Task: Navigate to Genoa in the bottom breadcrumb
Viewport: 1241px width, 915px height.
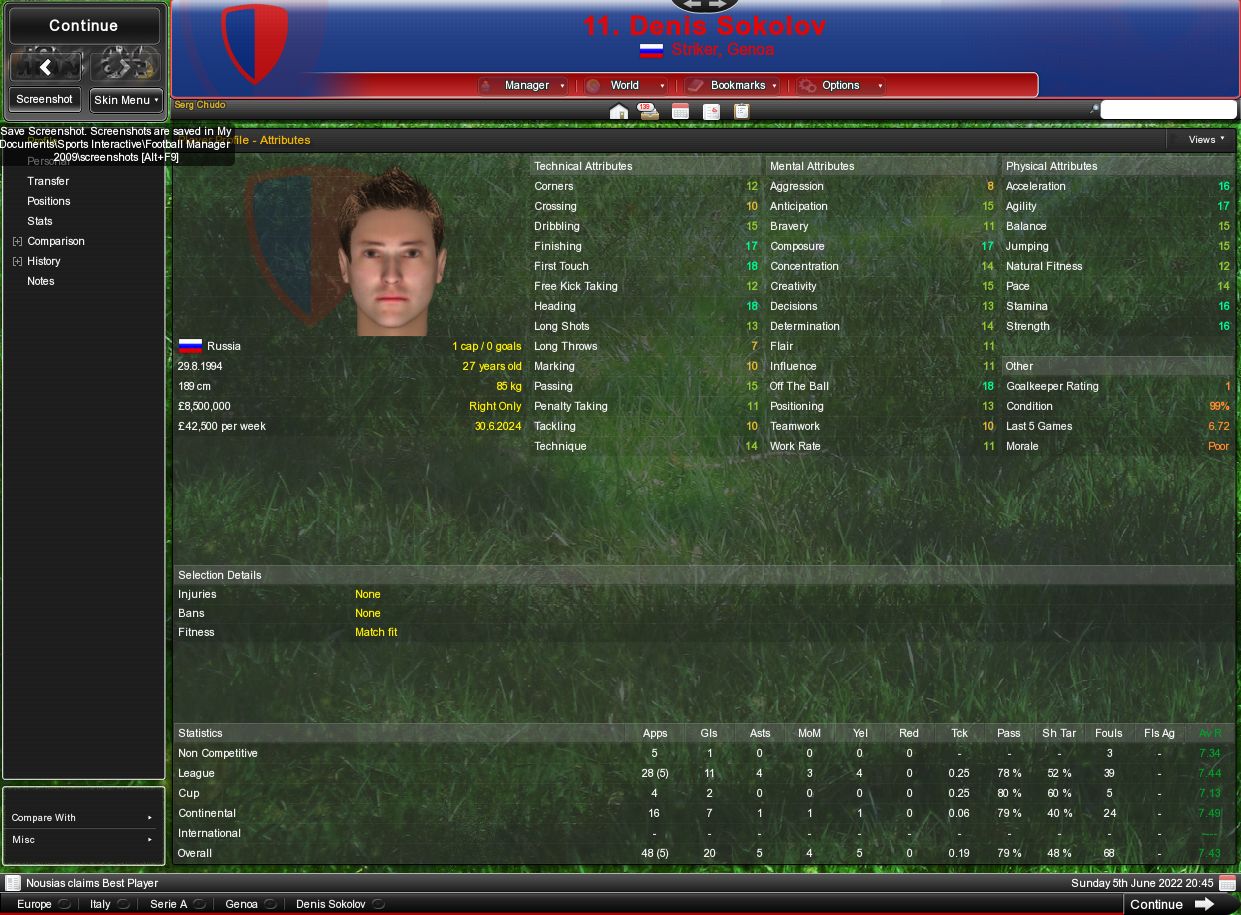Action: 241,904
